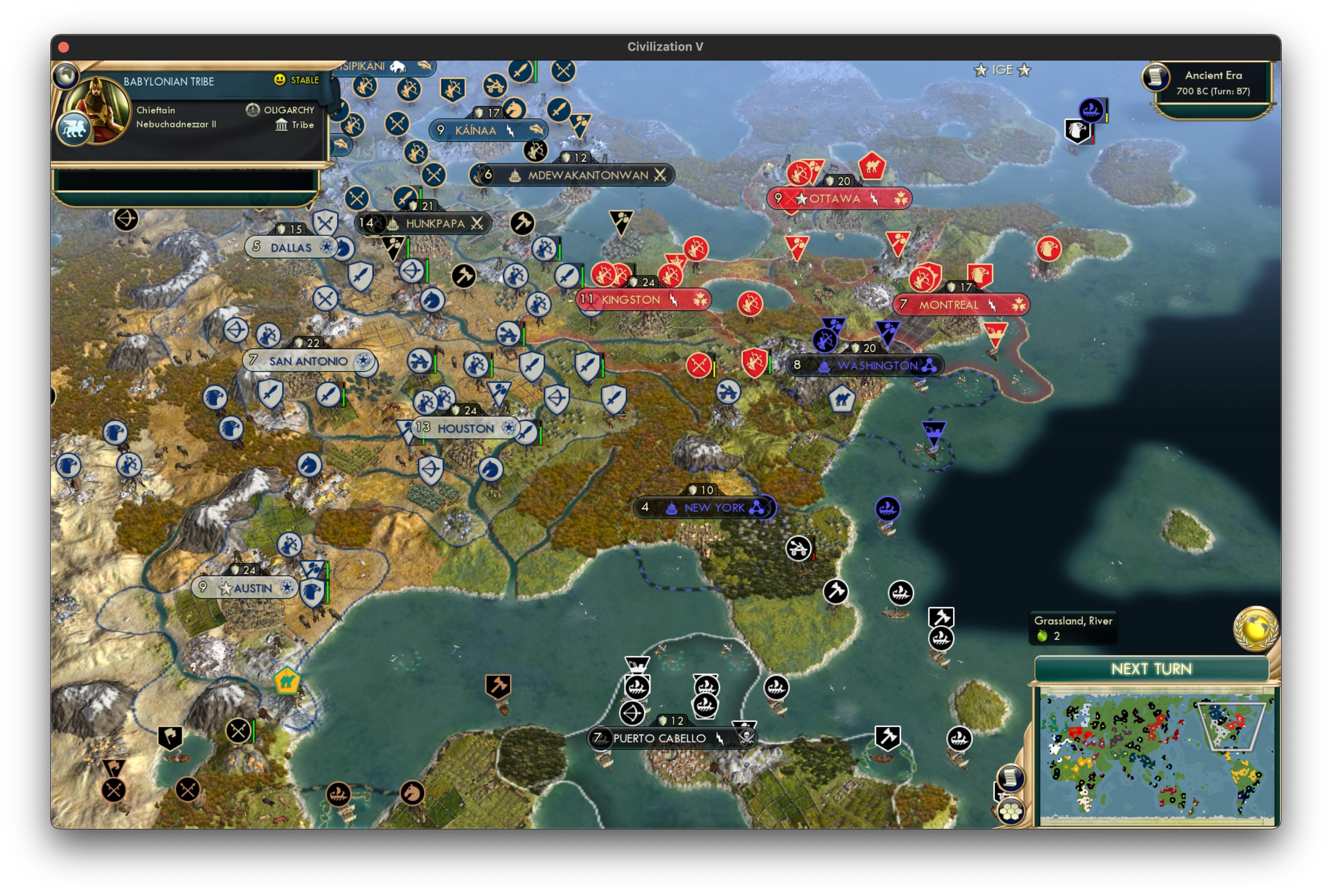
Task: Click the OLIGARCHY government text
Action: point(289,109)
